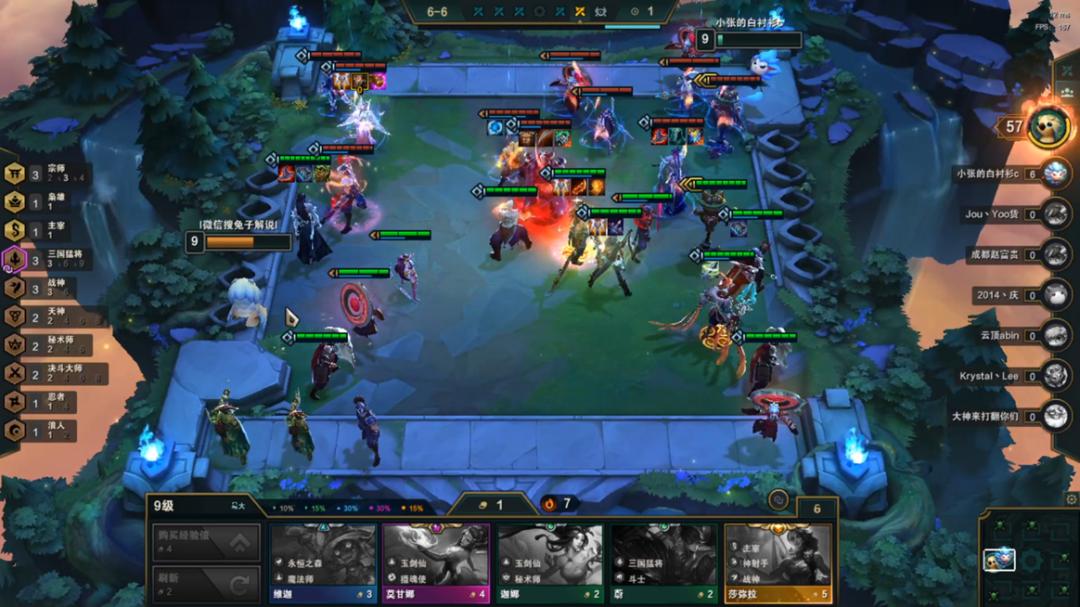This screenshot has height=607, width=1080.
Task: Purchase the golden 莎弥拉 card
Action: coord(778,562)
